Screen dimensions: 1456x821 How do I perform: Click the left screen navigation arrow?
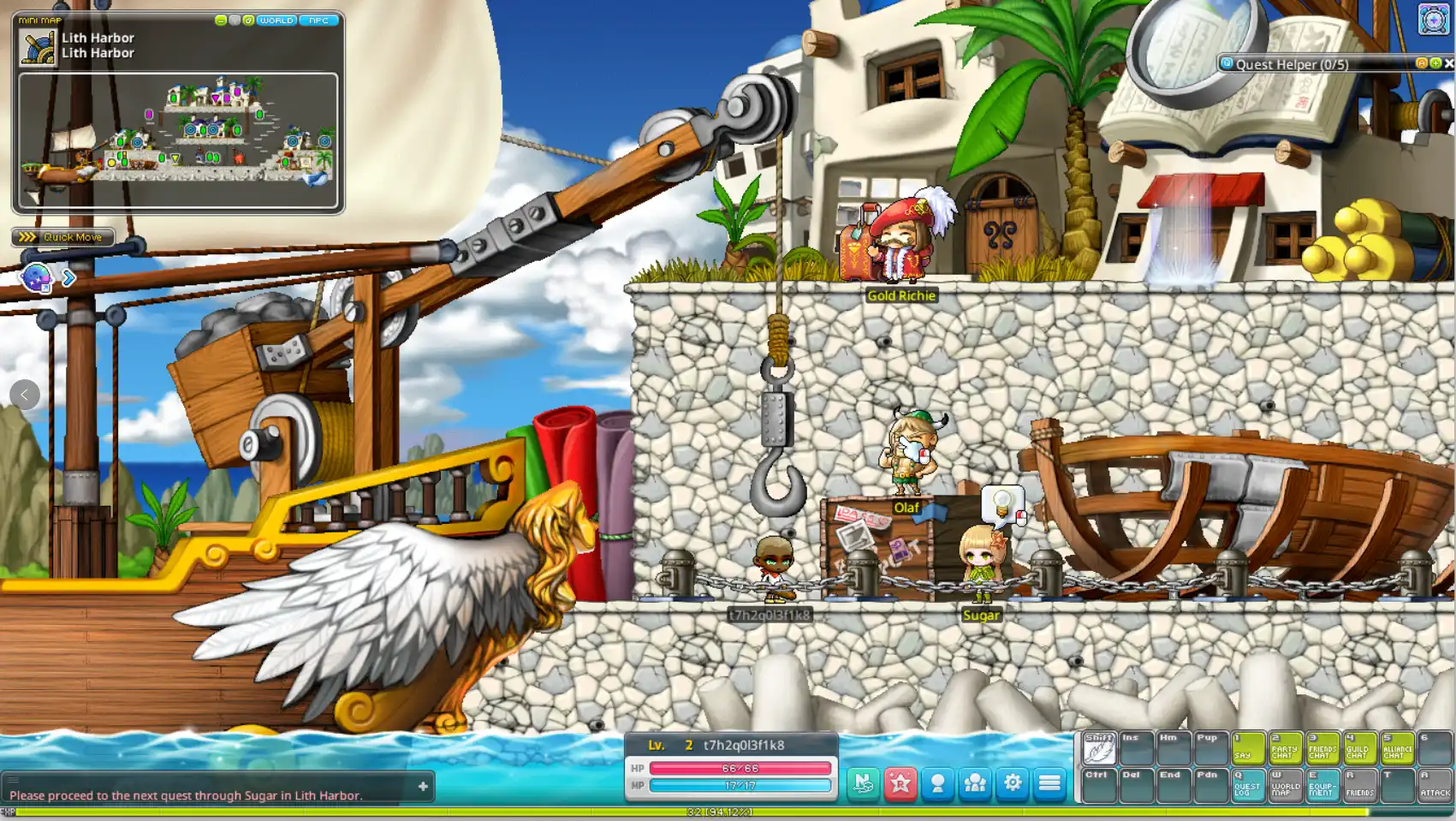tap(24, 395)
